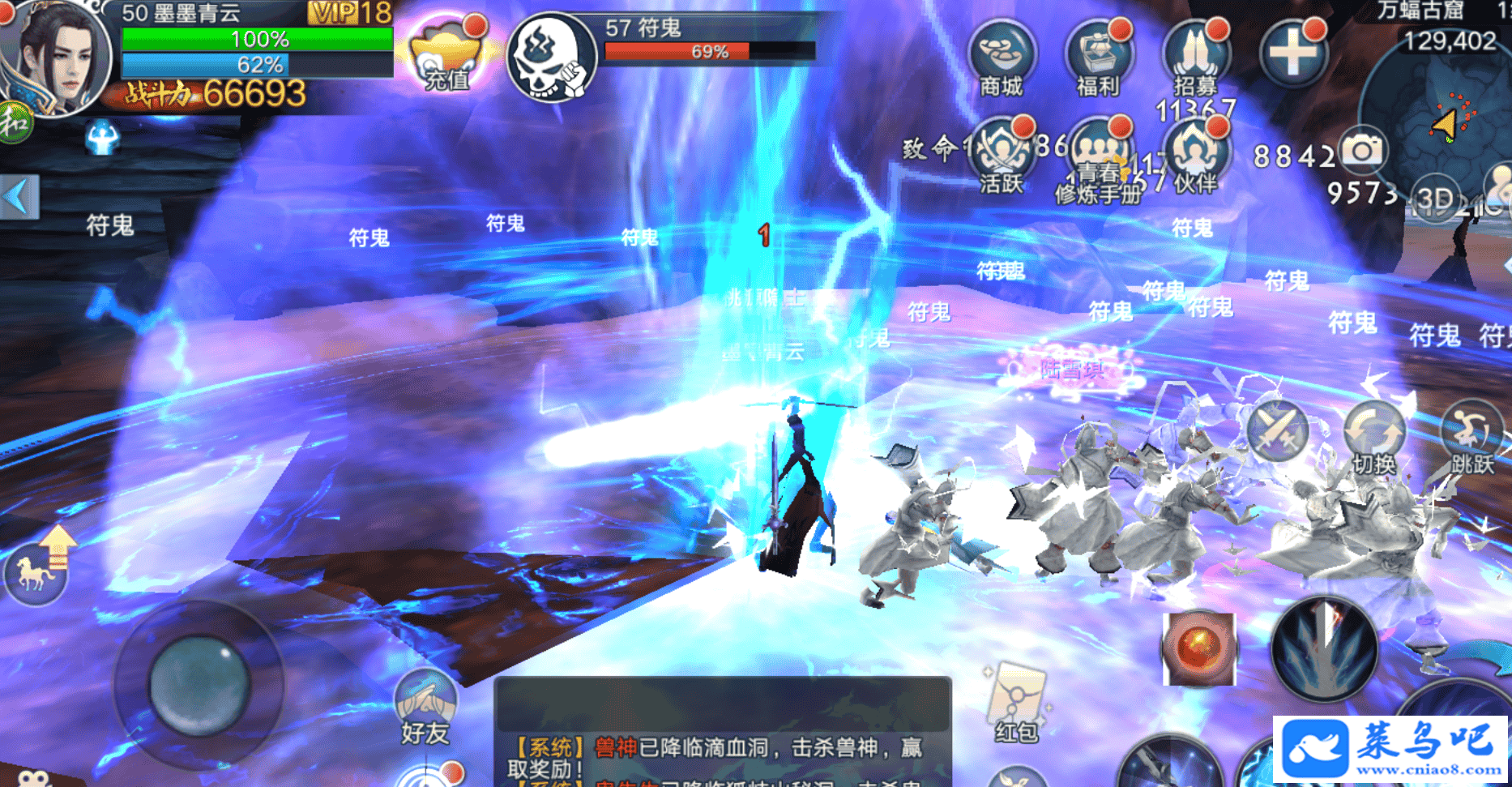This screenshot has height=787, width=1512.
Task: Use the red orb potion slot
Action: tap(1198, 648)
